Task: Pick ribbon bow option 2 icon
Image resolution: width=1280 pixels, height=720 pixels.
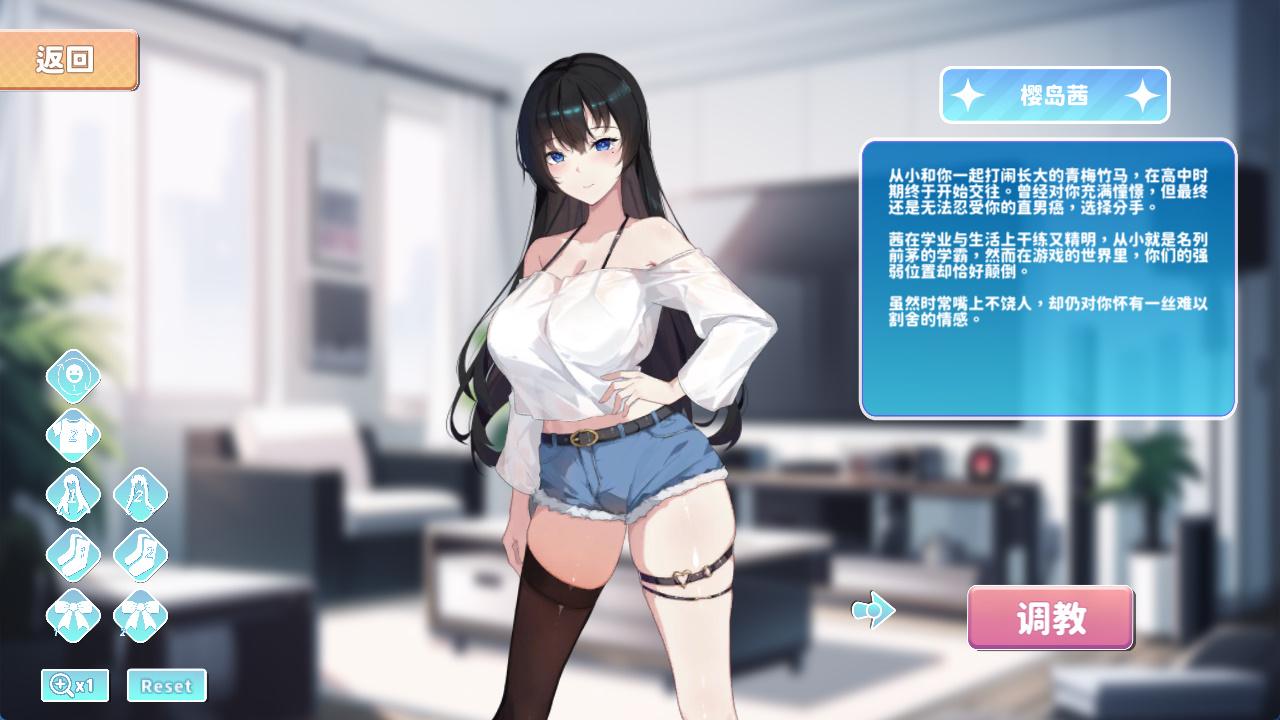Action: pos(140,614)
